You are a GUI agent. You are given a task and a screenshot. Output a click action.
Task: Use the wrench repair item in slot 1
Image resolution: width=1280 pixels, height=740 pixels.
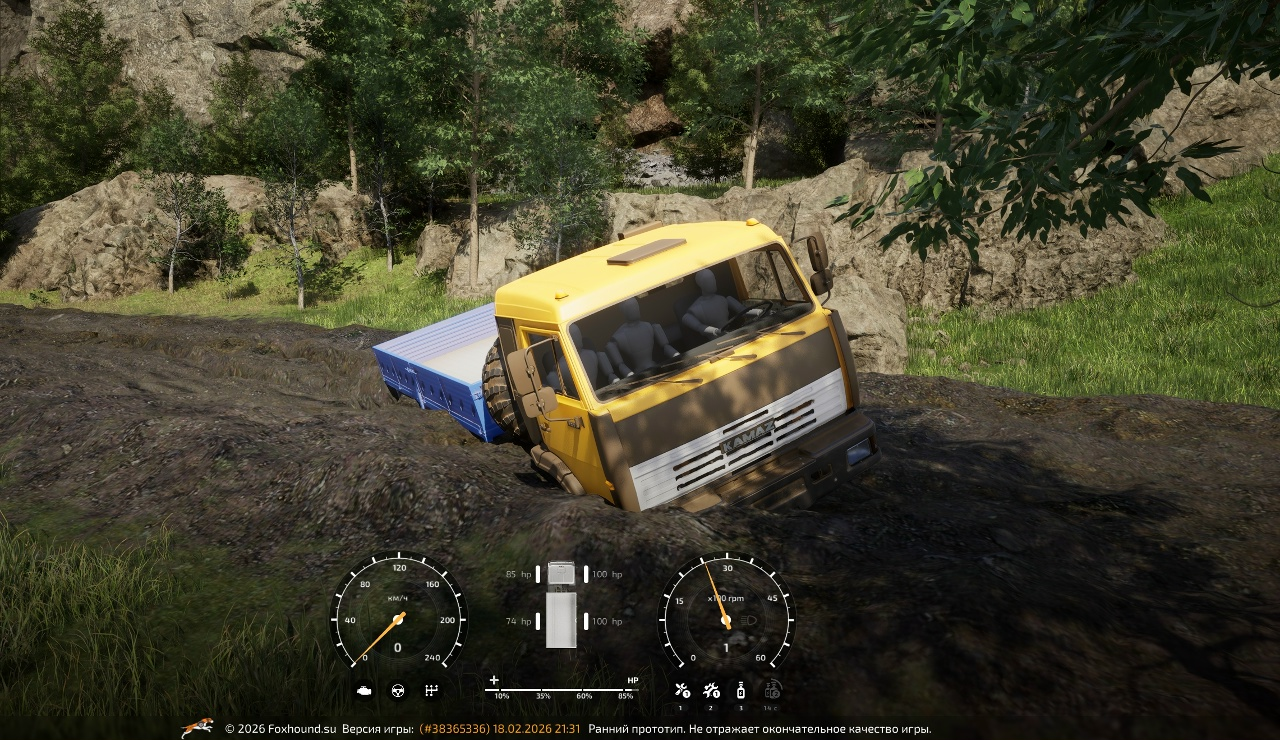(681, 689)
